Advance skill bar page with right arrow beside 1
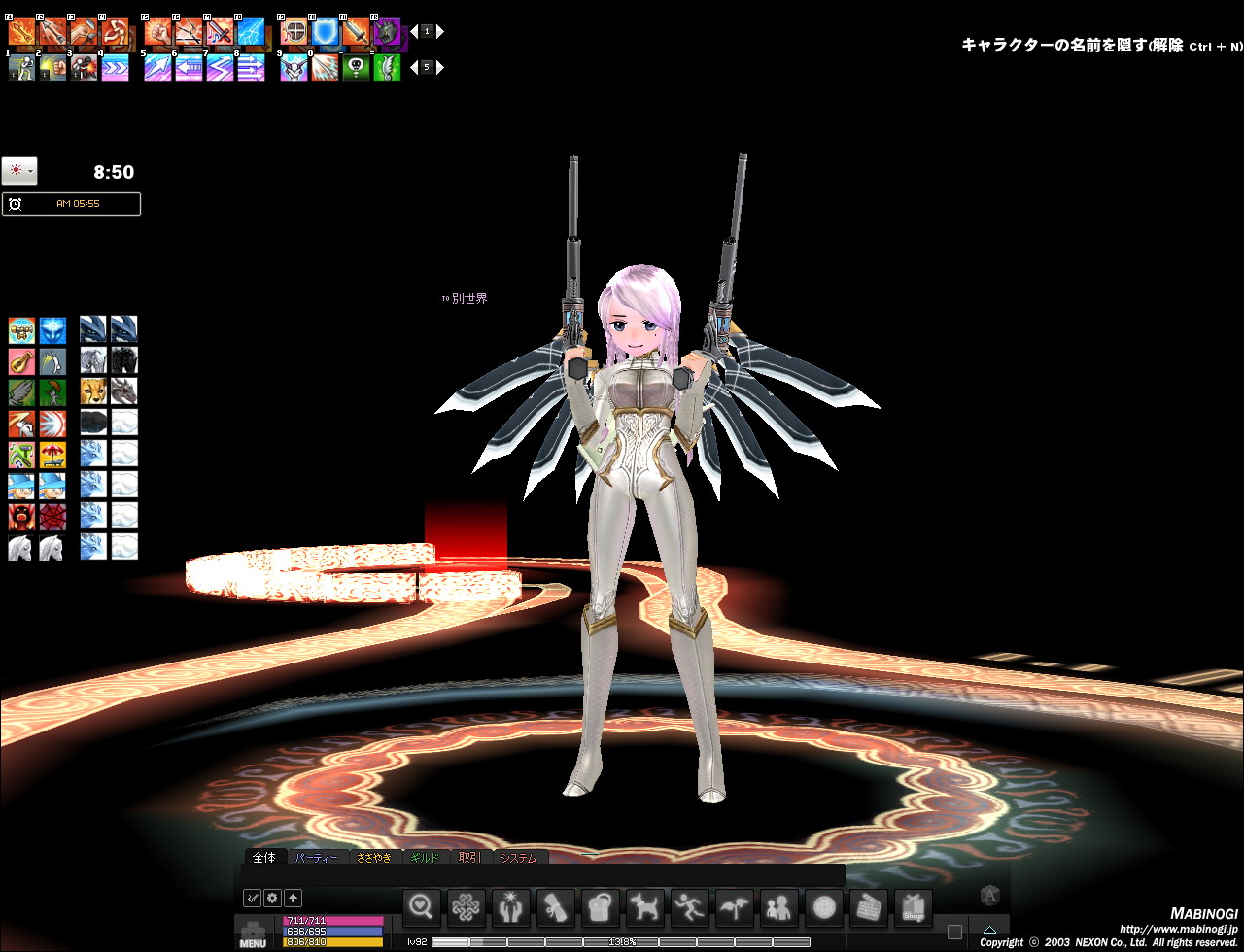1244x952 pixels. [440, 31]
